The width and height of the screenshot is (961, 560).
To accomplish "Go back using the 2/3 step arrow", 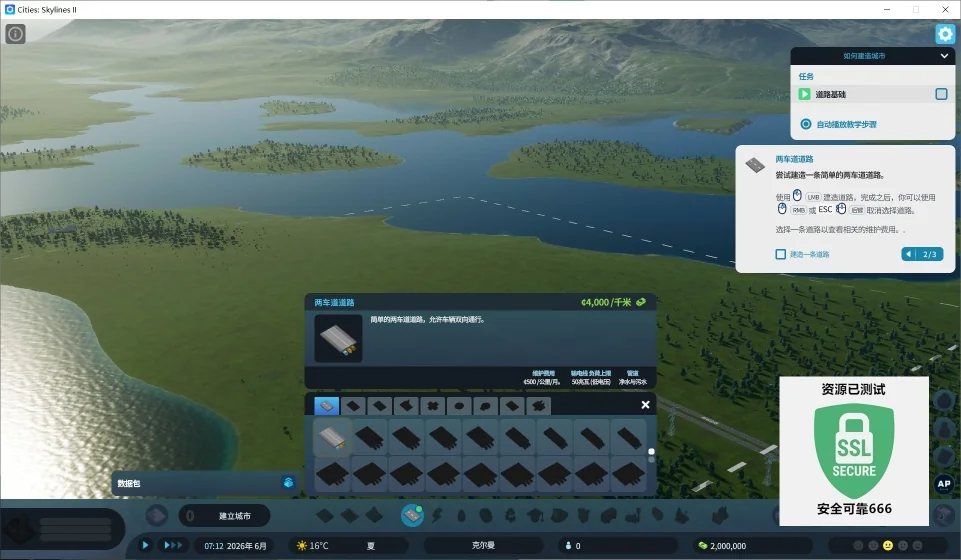I will (x=909, y=254).
